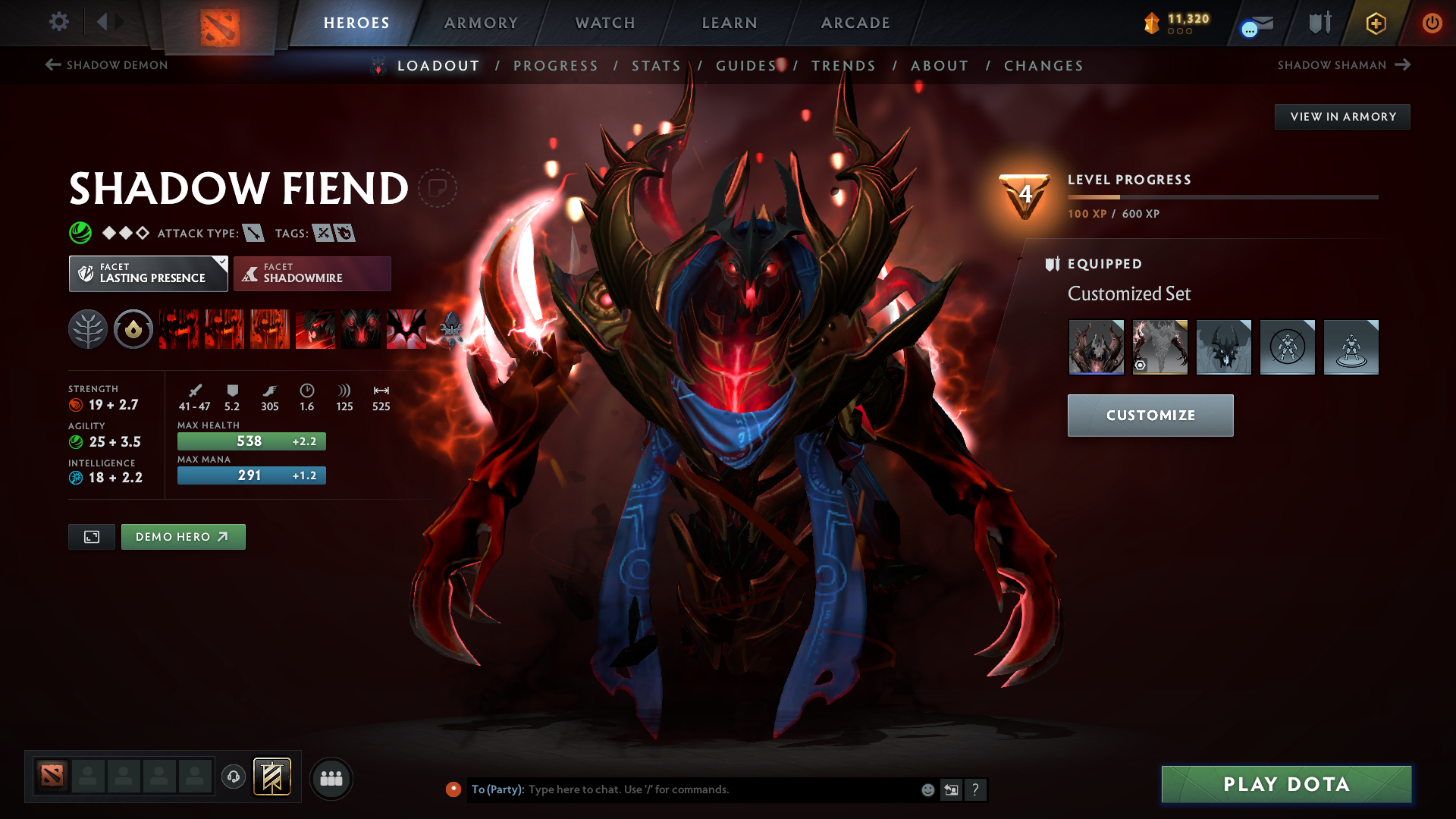Select the first Shadowraze ability icon
The width and height of the screenshot is (1456, 819).
(x=178, y=329)
